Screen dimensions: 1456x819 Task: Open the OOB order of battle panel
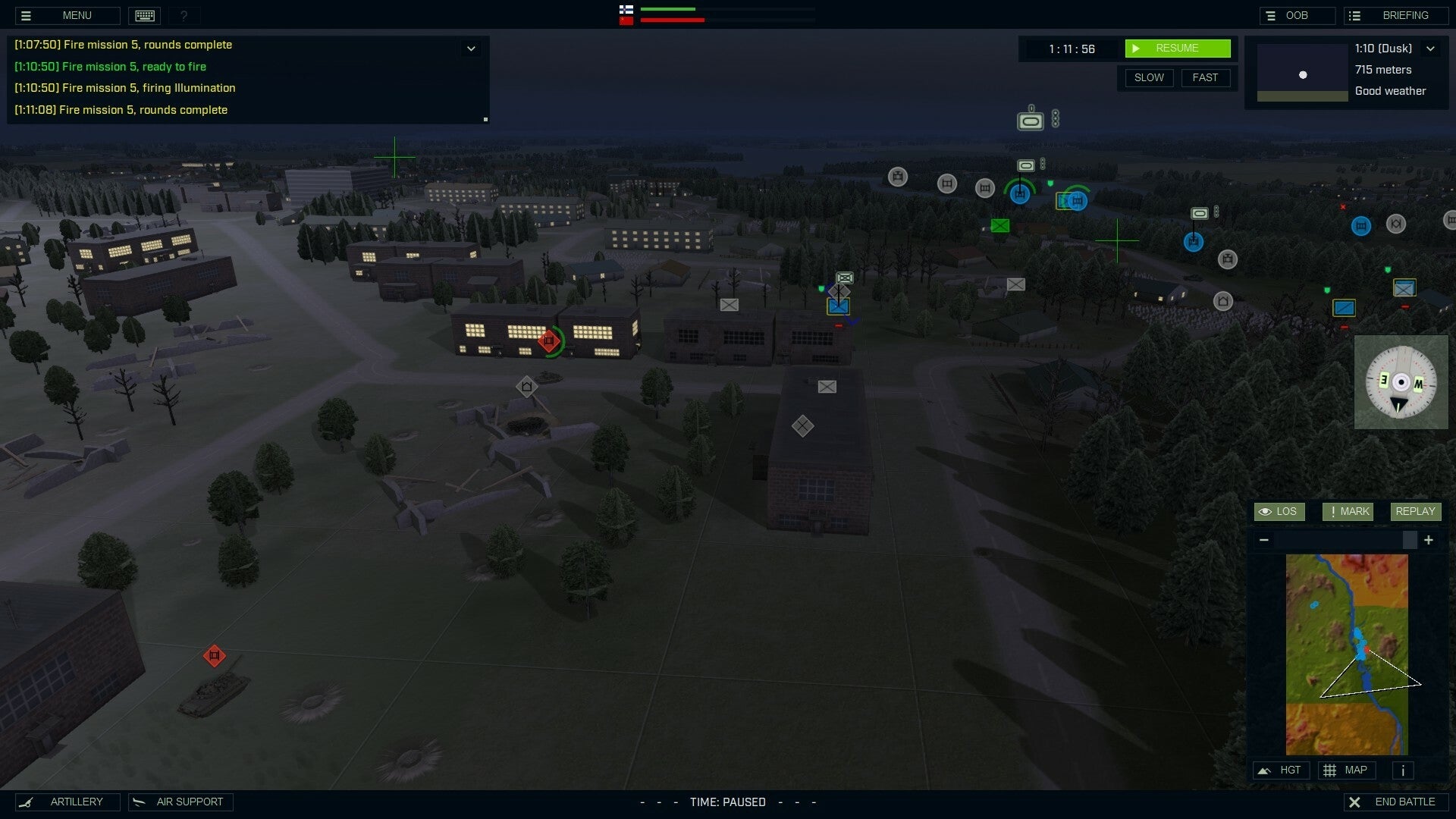1298,14
